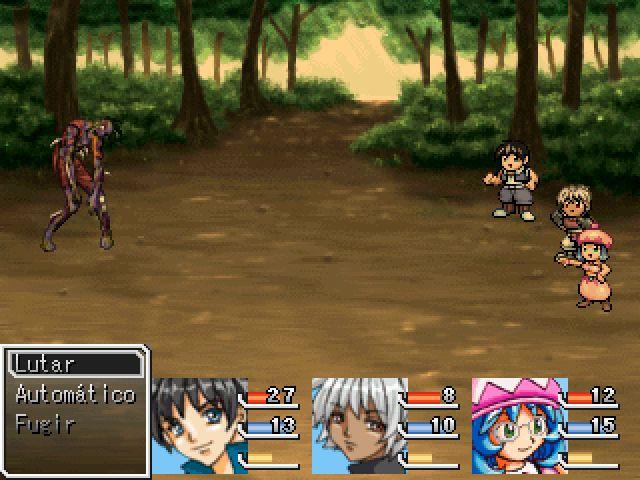Screen dimensions: 640x480
Task: Choose the blue-haired girl with glasses portrait
Action: (519, 424)
